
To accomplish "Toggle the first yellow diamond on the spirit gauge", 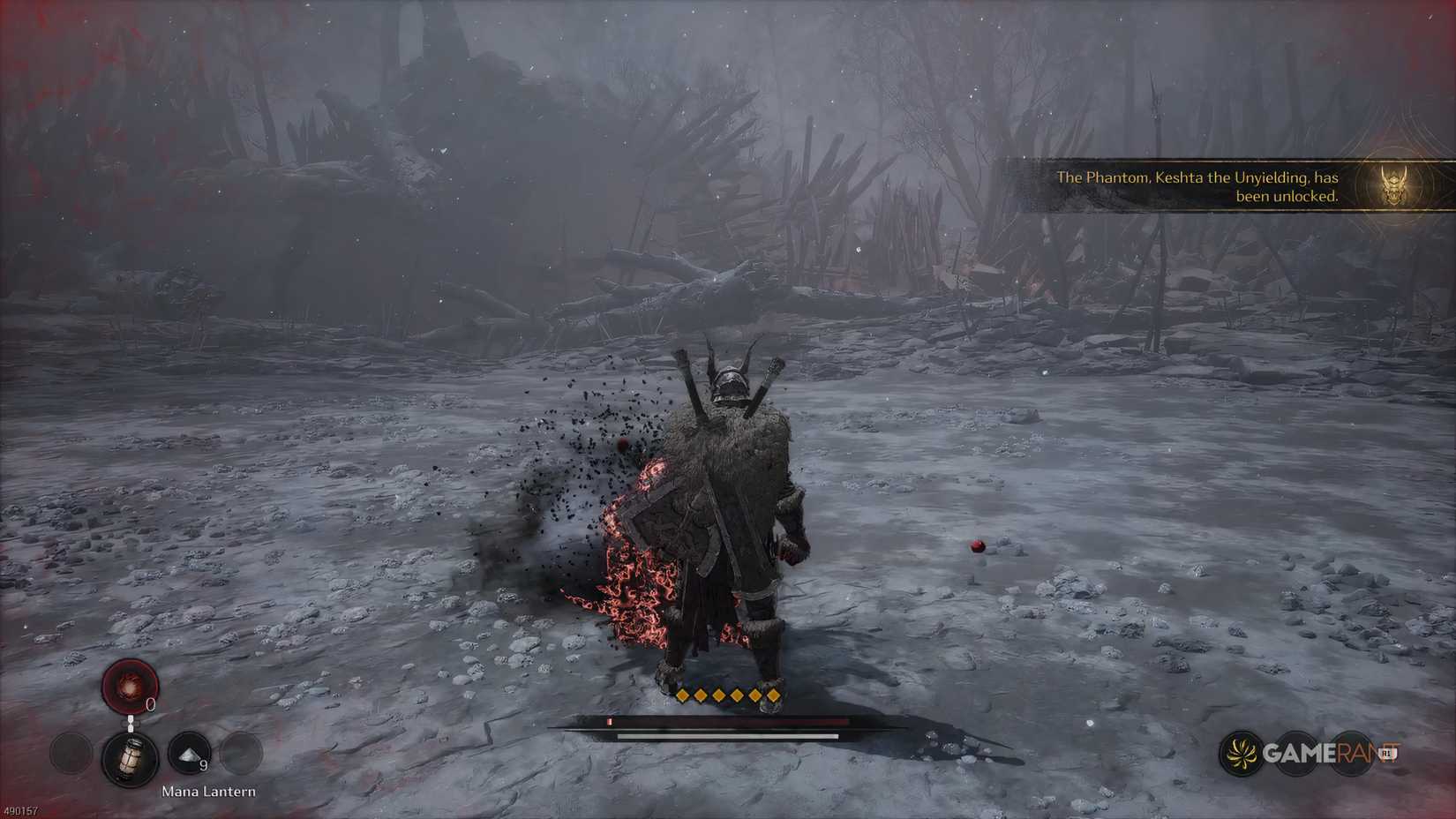I will 684,696.
